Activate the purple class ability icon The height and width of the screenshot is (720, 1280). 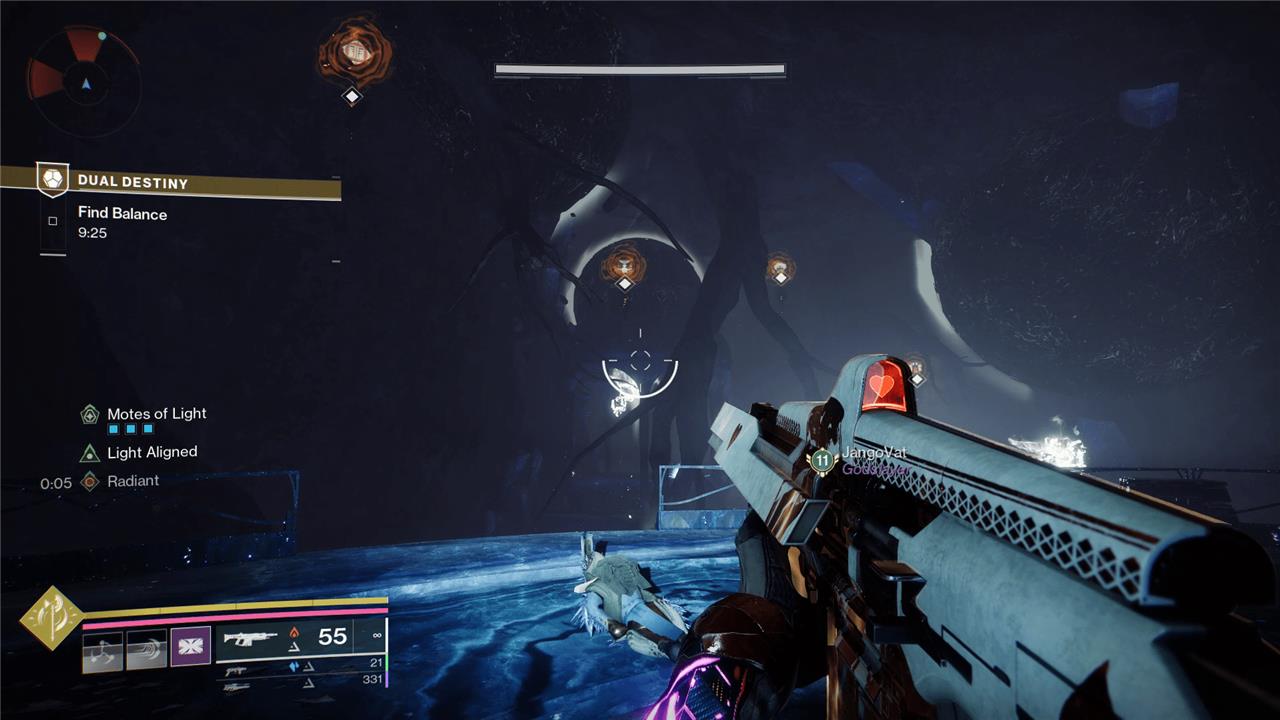click(190, 646)
